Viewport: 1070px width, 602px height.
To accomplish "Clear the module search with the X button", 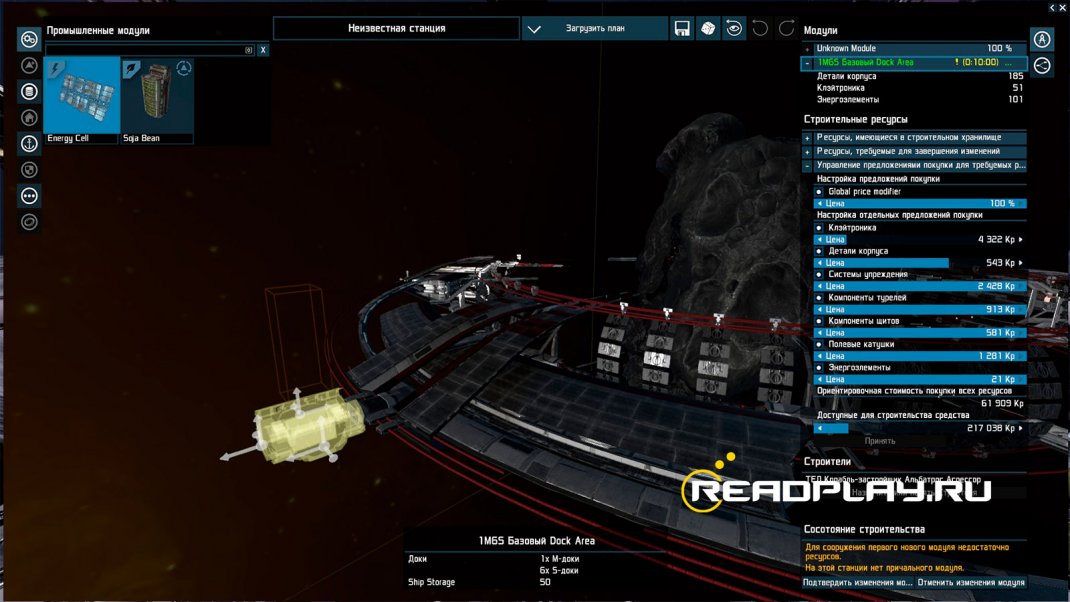I will pos(263,49).
